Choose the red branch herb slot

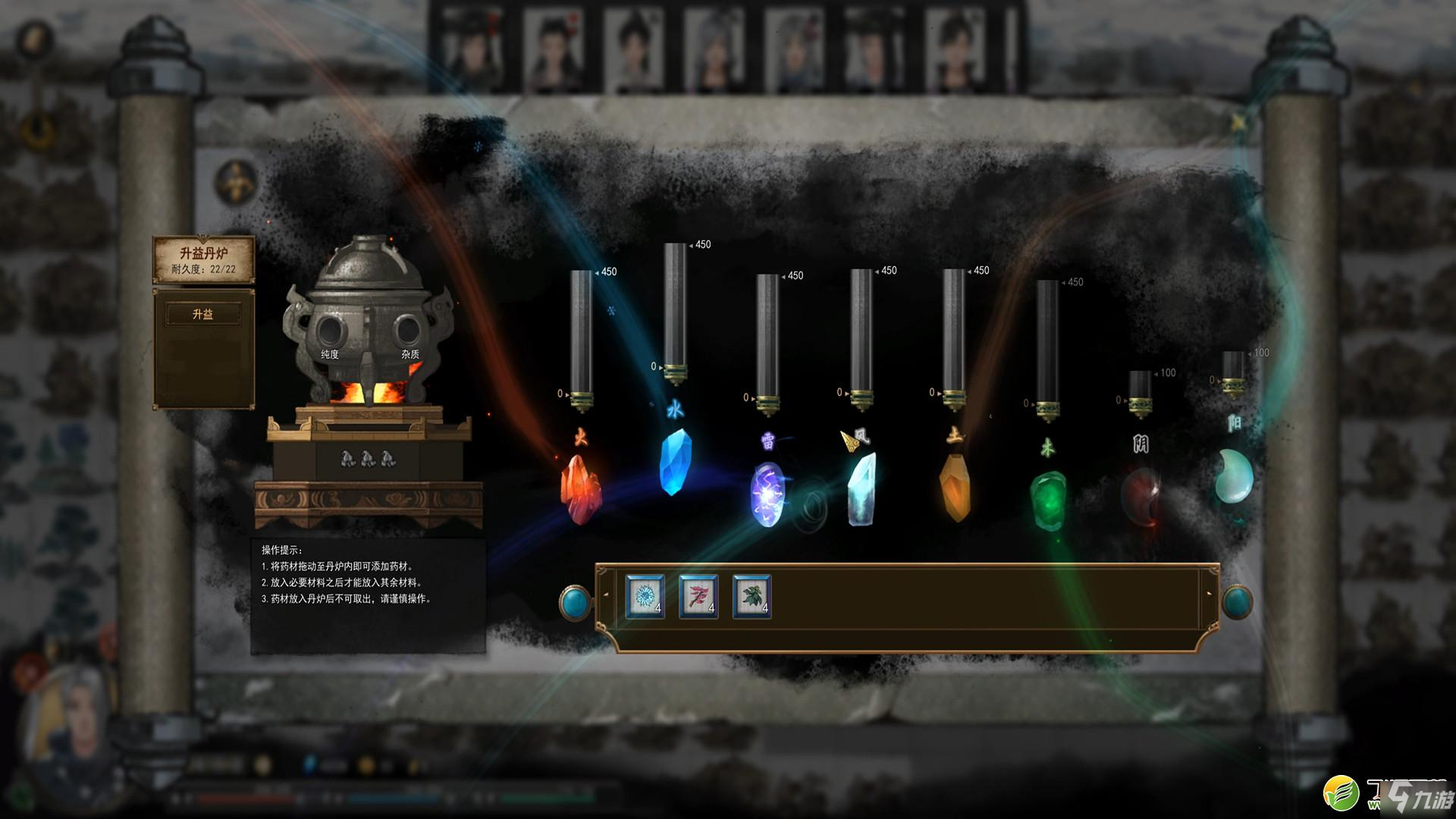point(698,597)
